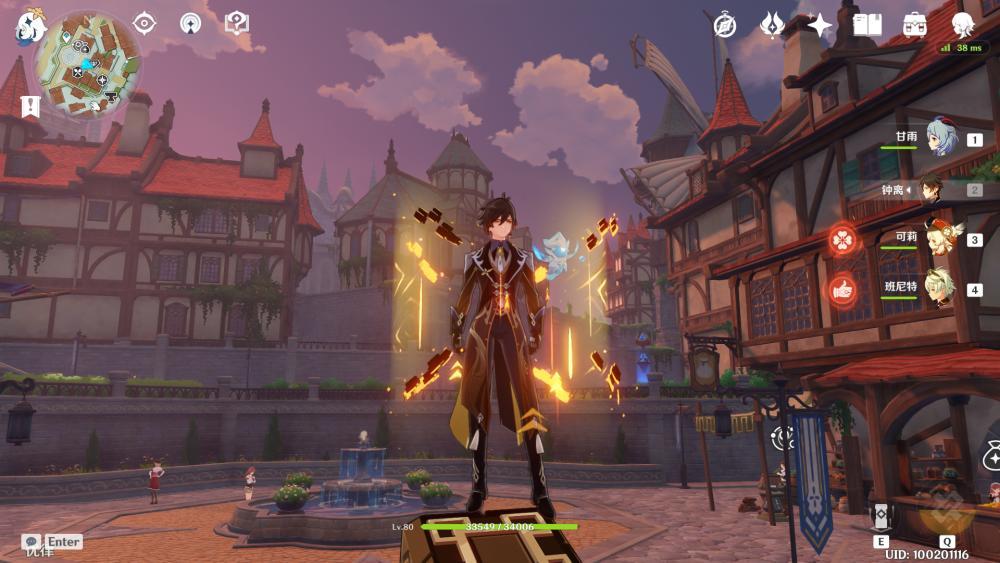This screenshot has height=563, width=1000.
Task: Open the Adventurer Handbook book icon
Action: tap(867, 25)
